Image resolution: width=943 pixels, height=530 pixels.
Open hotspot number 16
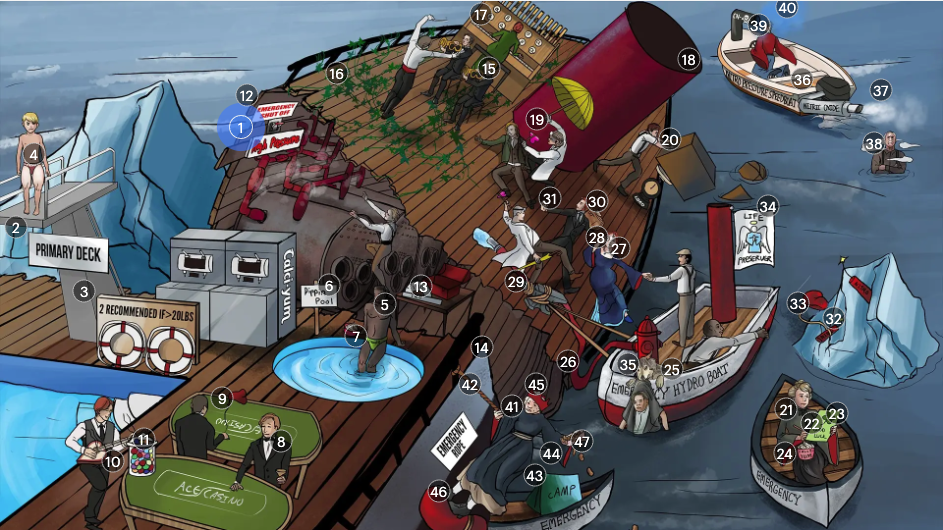tap(336, 73)
